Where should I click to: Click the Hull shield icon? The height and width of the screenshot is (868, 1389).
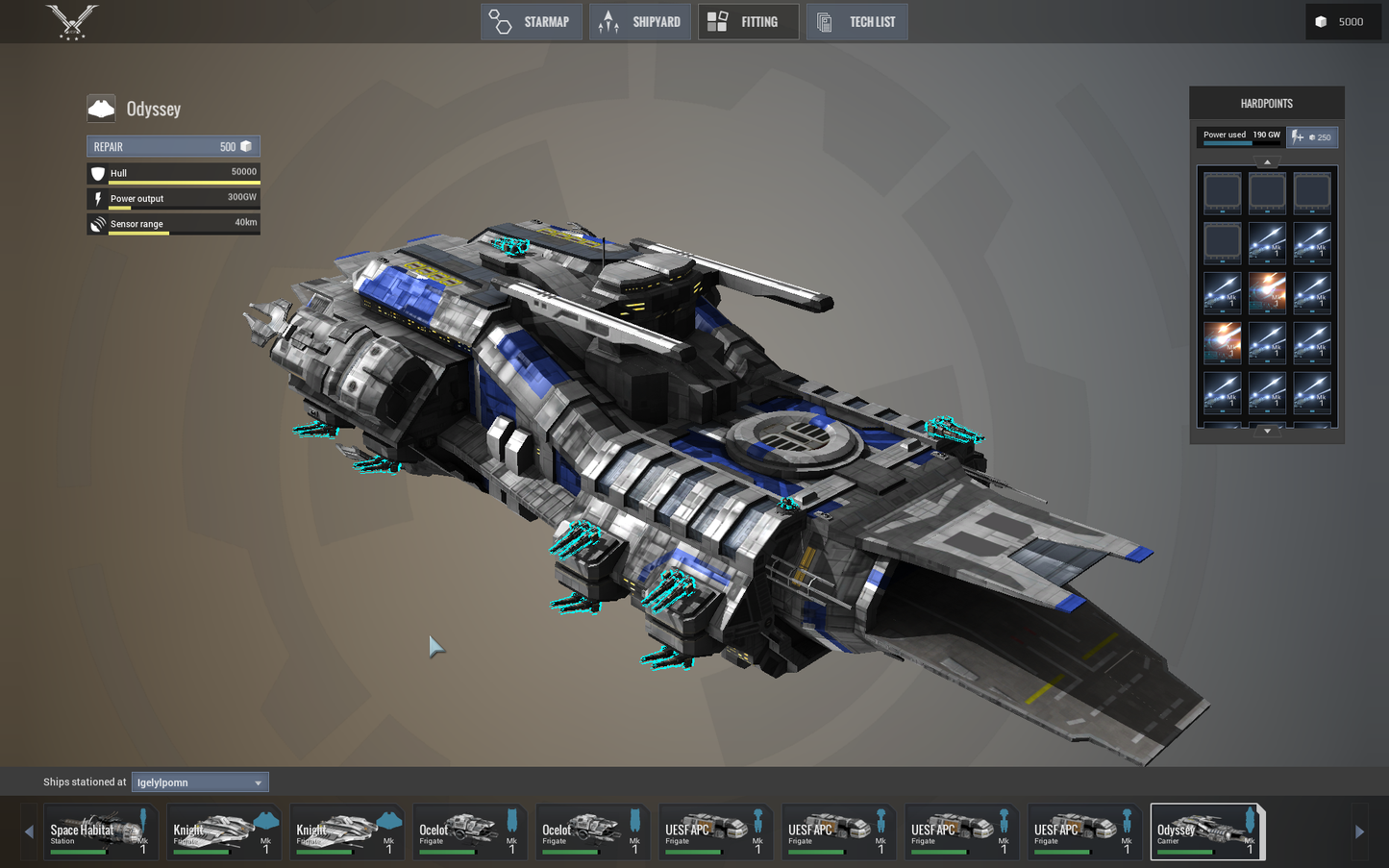[97, 173]
